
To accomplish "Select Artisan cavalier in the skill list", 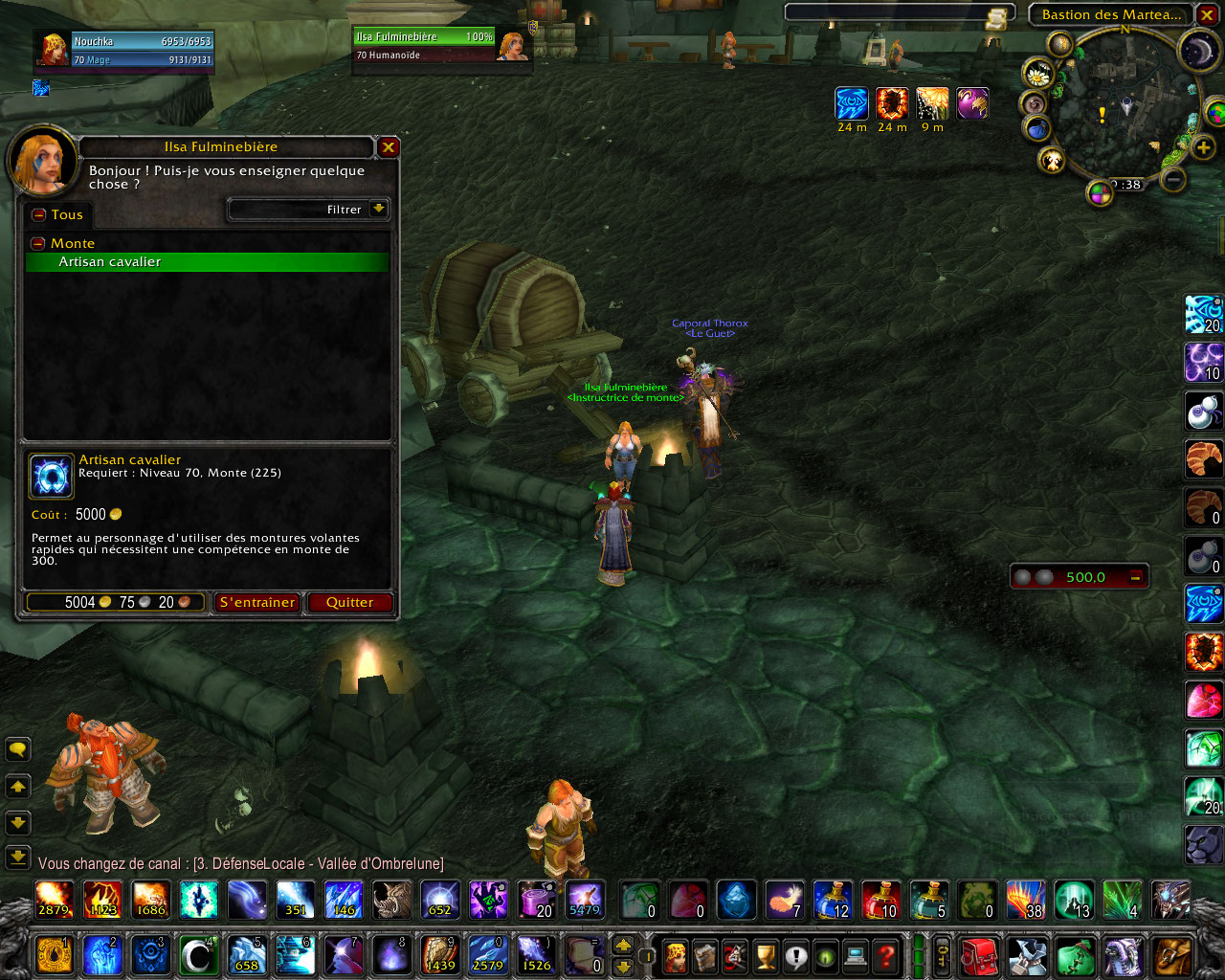I will [207, 262].
